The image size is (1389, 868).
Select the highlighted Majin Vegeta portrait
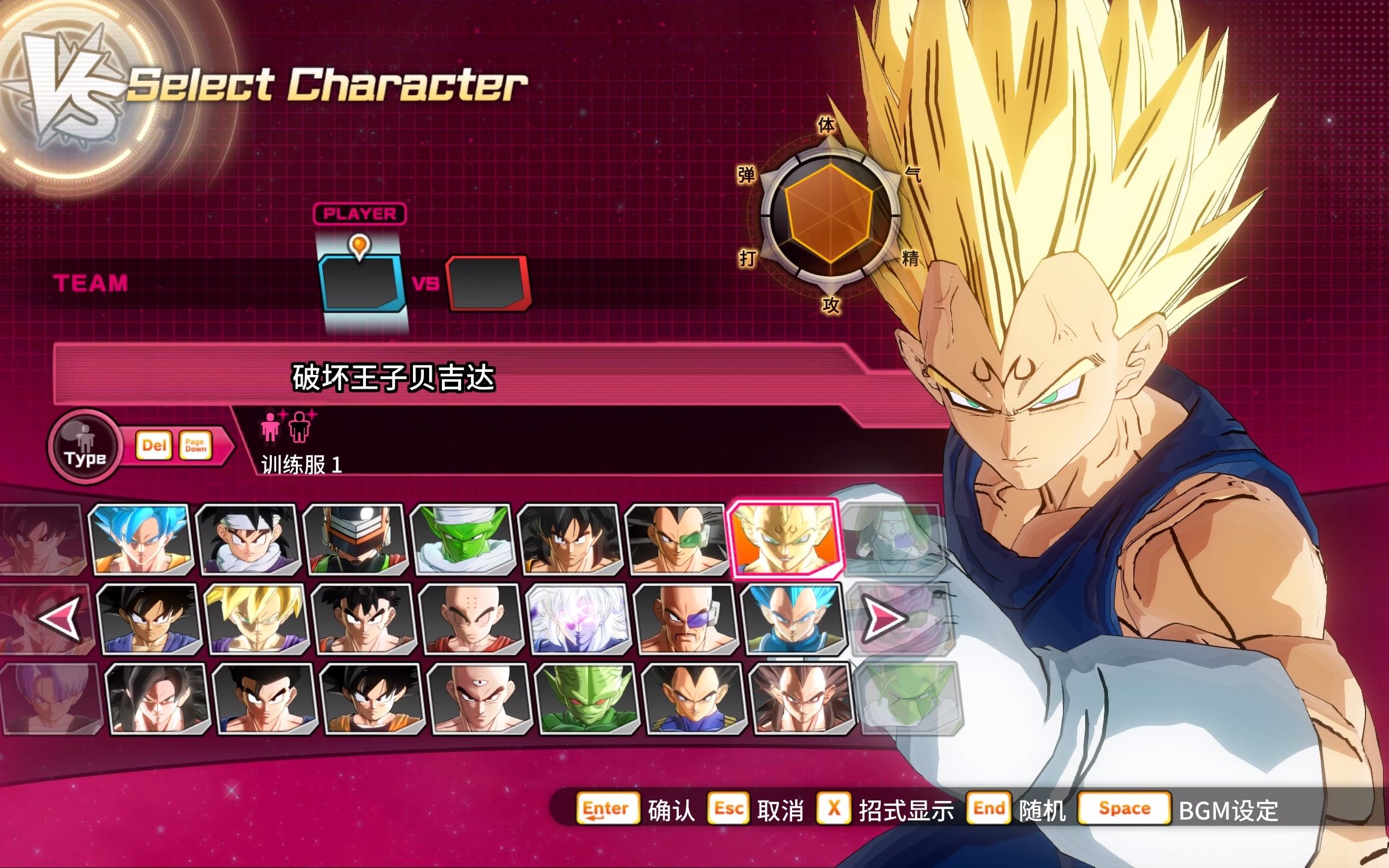tap(785, 539)
